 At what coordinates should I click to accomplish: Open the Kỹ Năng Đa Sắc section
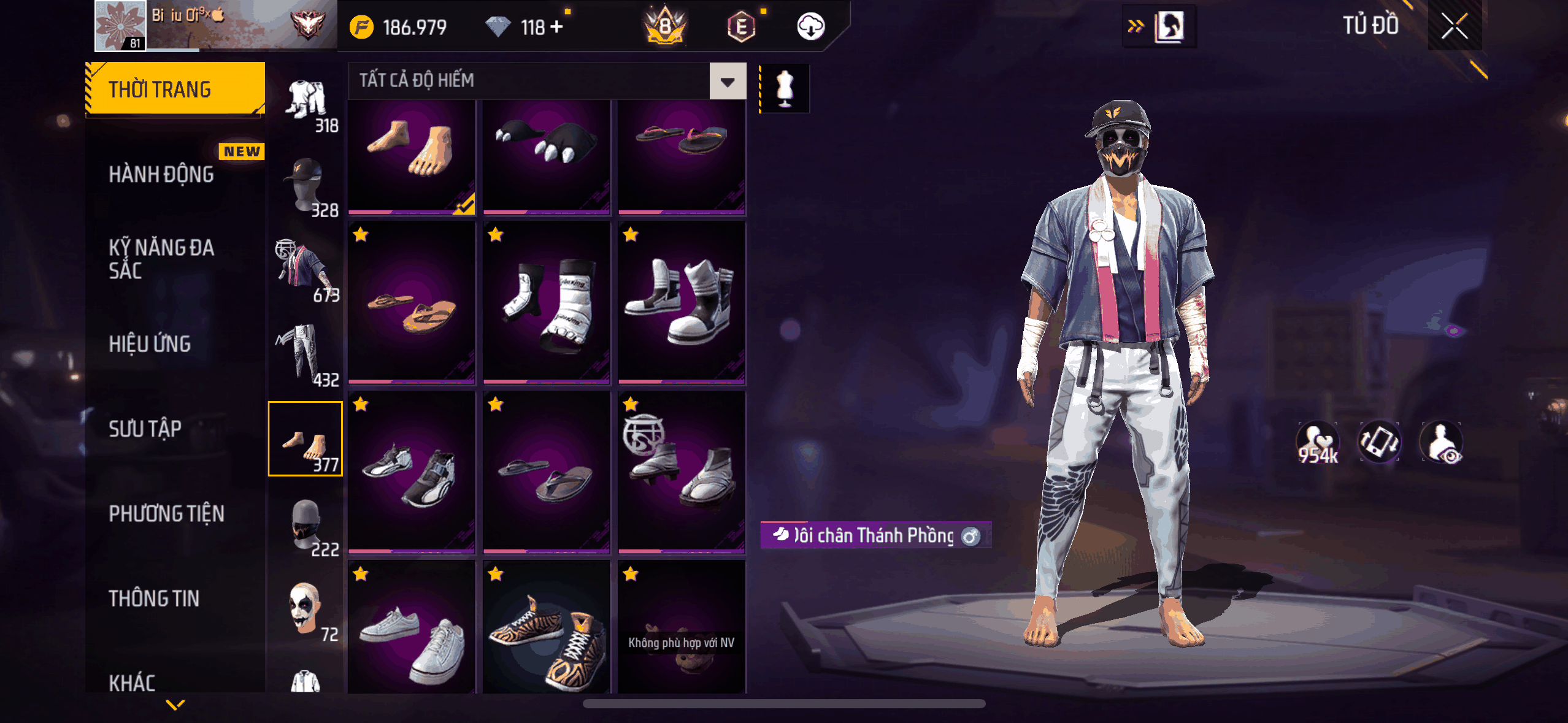click(x=162, y=259)
